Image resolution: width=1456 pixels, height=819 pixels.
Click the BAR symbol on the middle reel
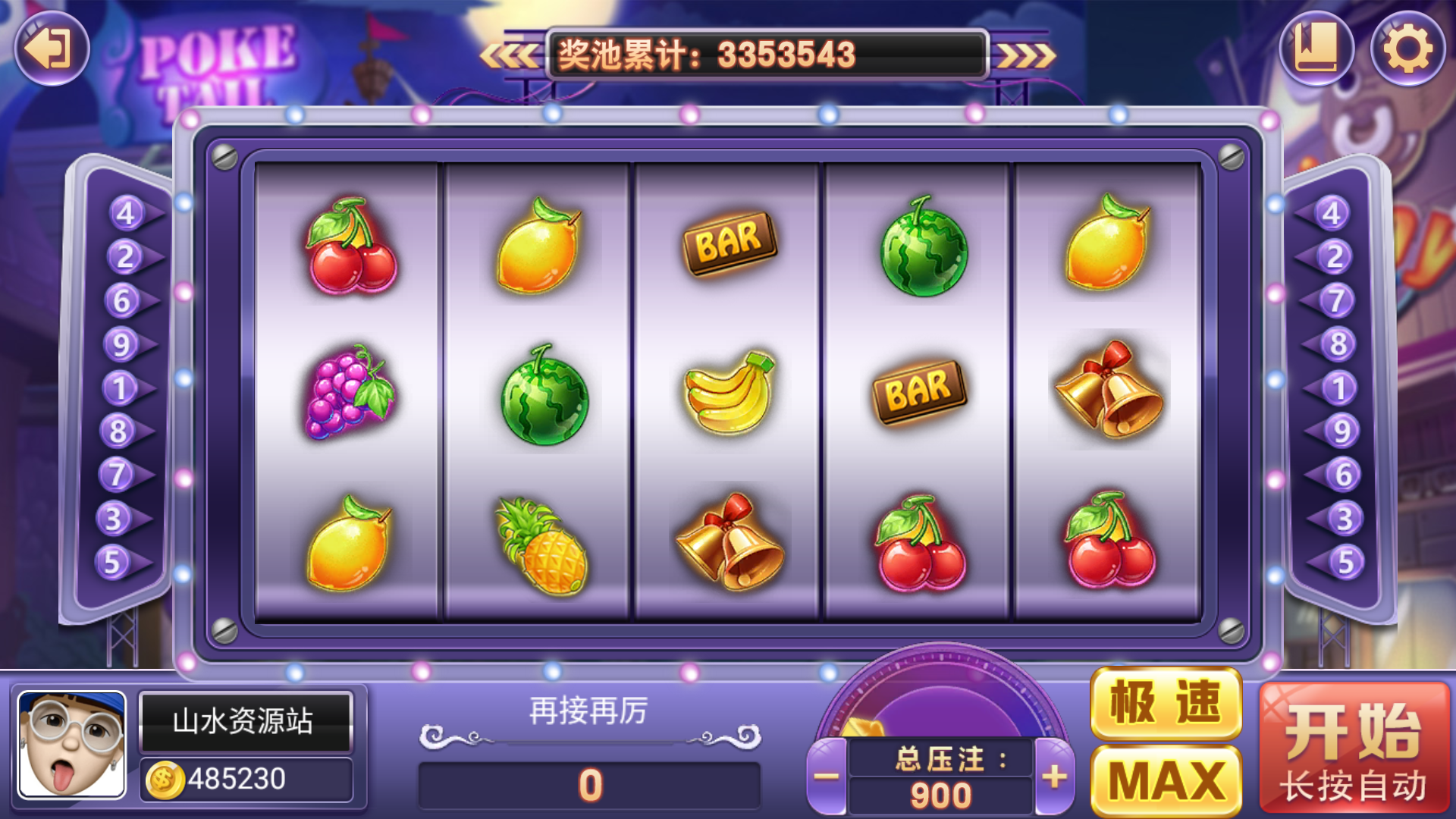tap(728, 243)
